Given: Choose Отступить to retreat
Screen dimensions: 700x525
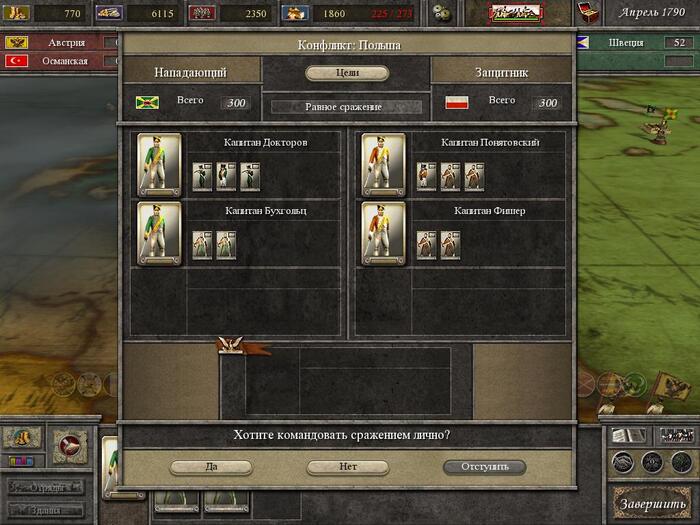Looking at the screenshot, I should pos(484,467).
